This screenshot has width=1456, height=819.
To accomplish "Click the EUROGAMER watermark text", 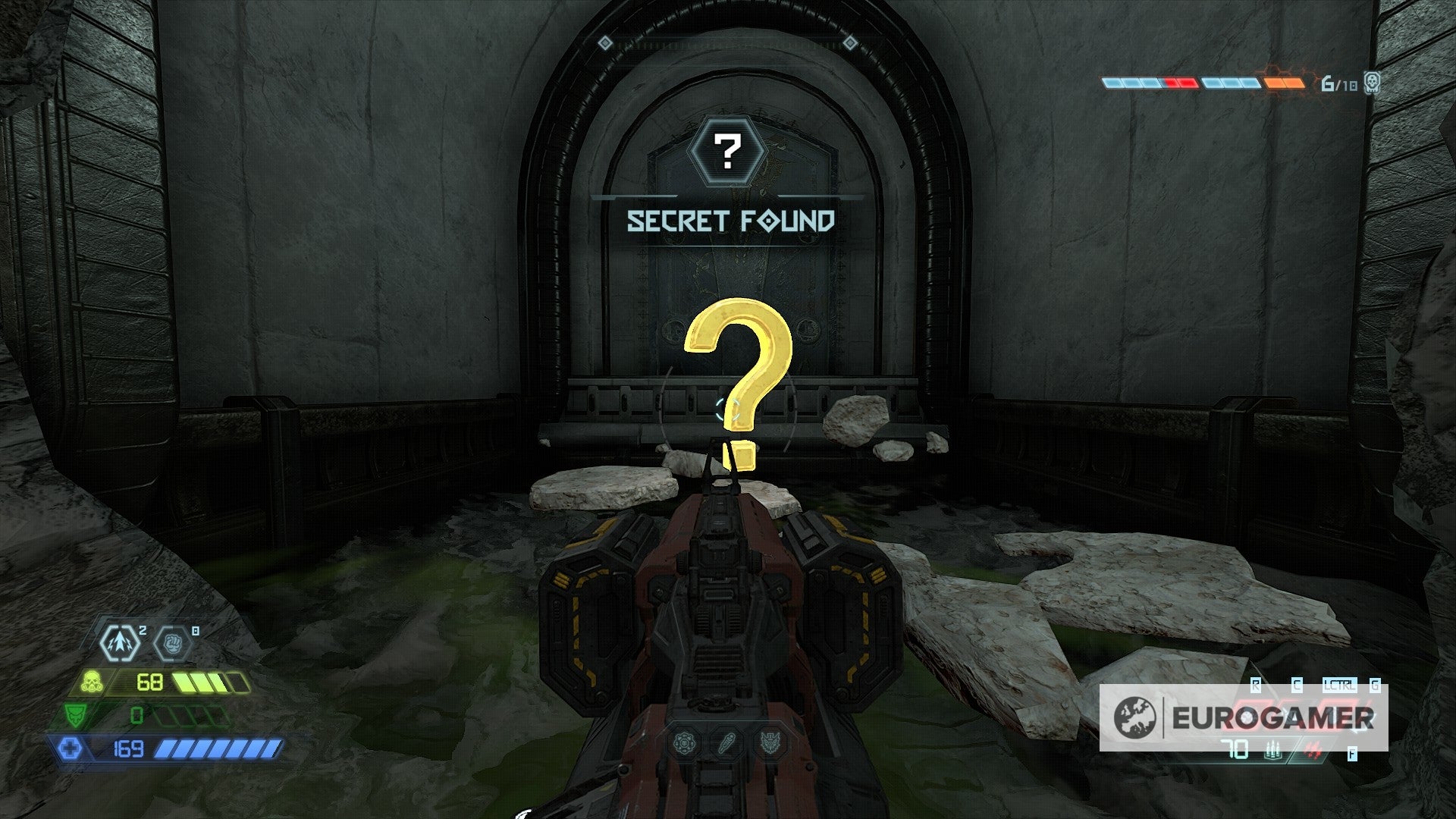I will pyautogui.click(x=1273, y=717).
